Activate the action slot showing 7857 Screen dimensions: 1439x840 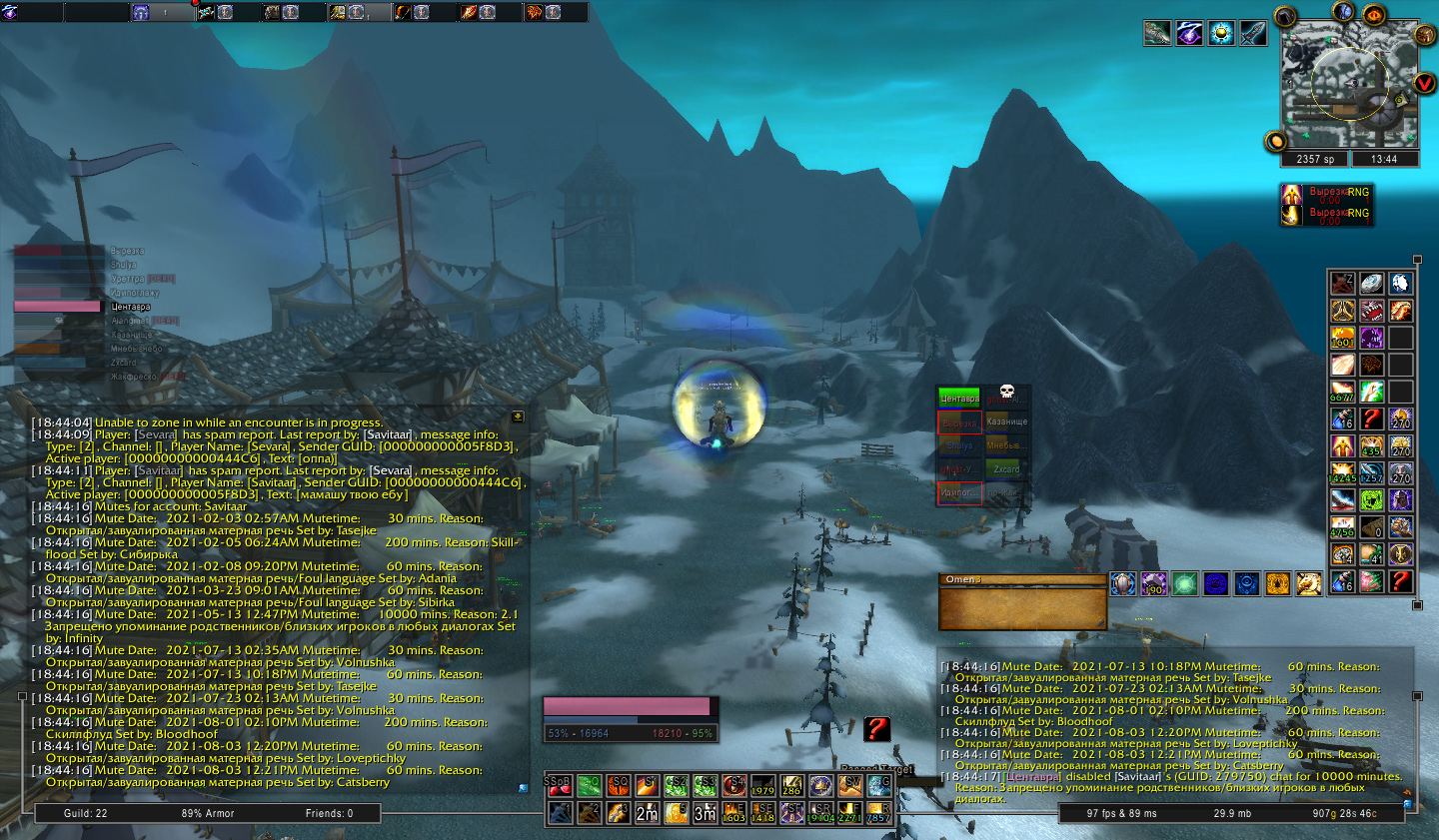click(878, 813)
